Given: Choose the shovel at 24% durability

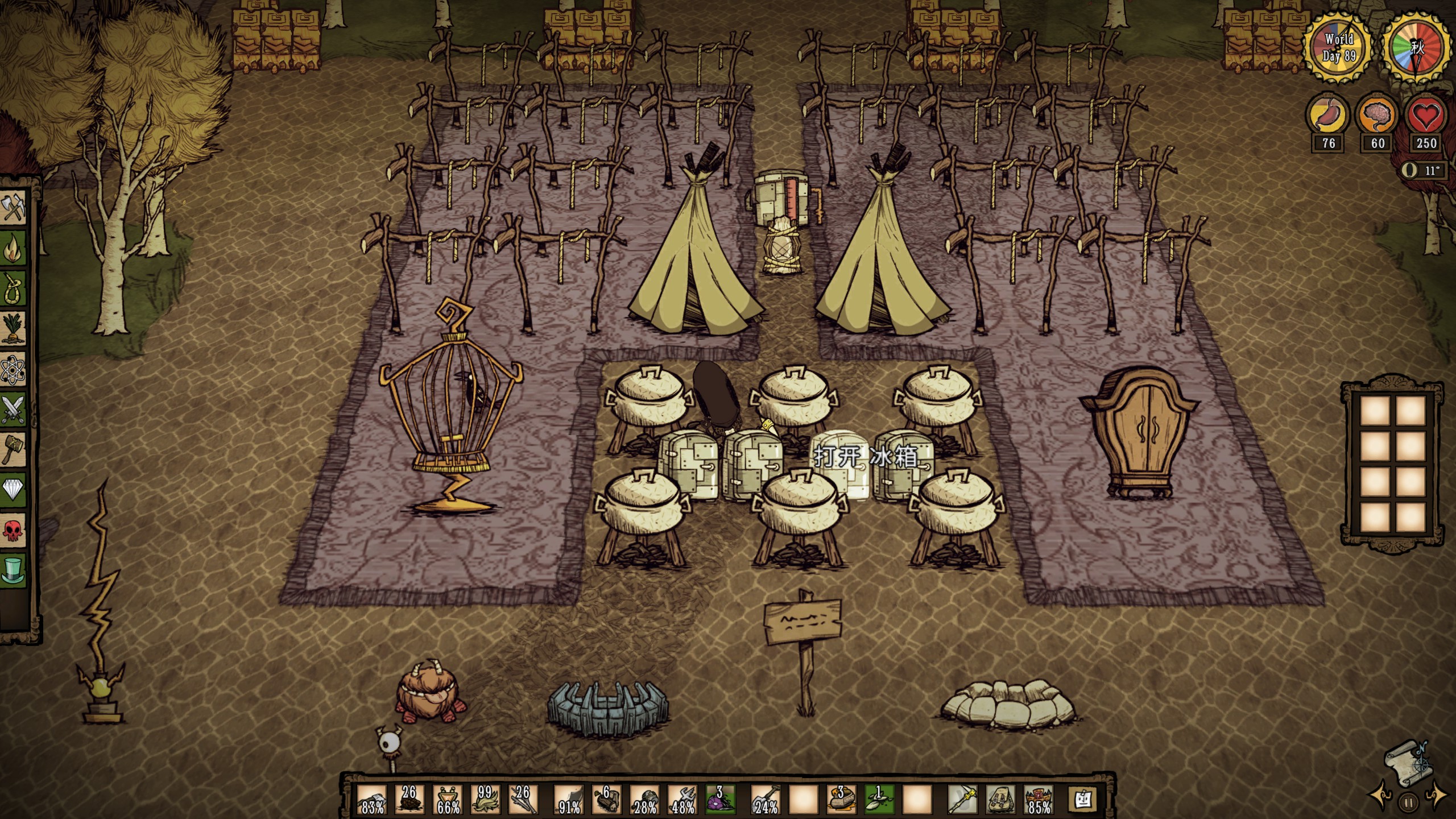Looking at the screenshot, I should [766, 800].
